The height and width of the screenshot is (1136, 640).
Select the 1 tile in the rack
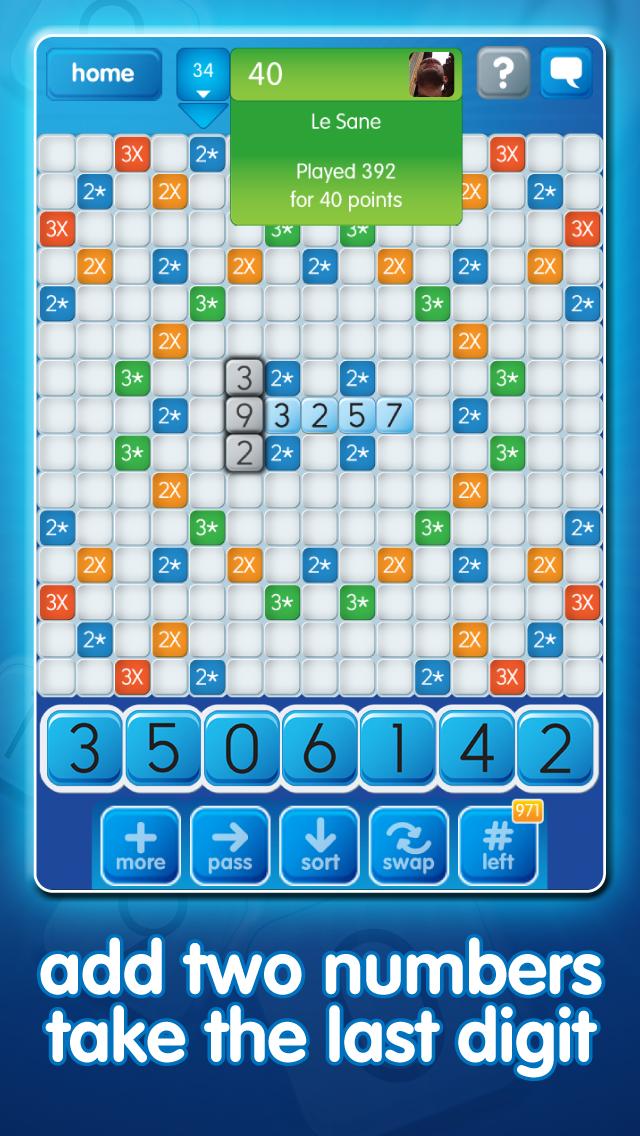pyautogui.click(x=398, y=749)
